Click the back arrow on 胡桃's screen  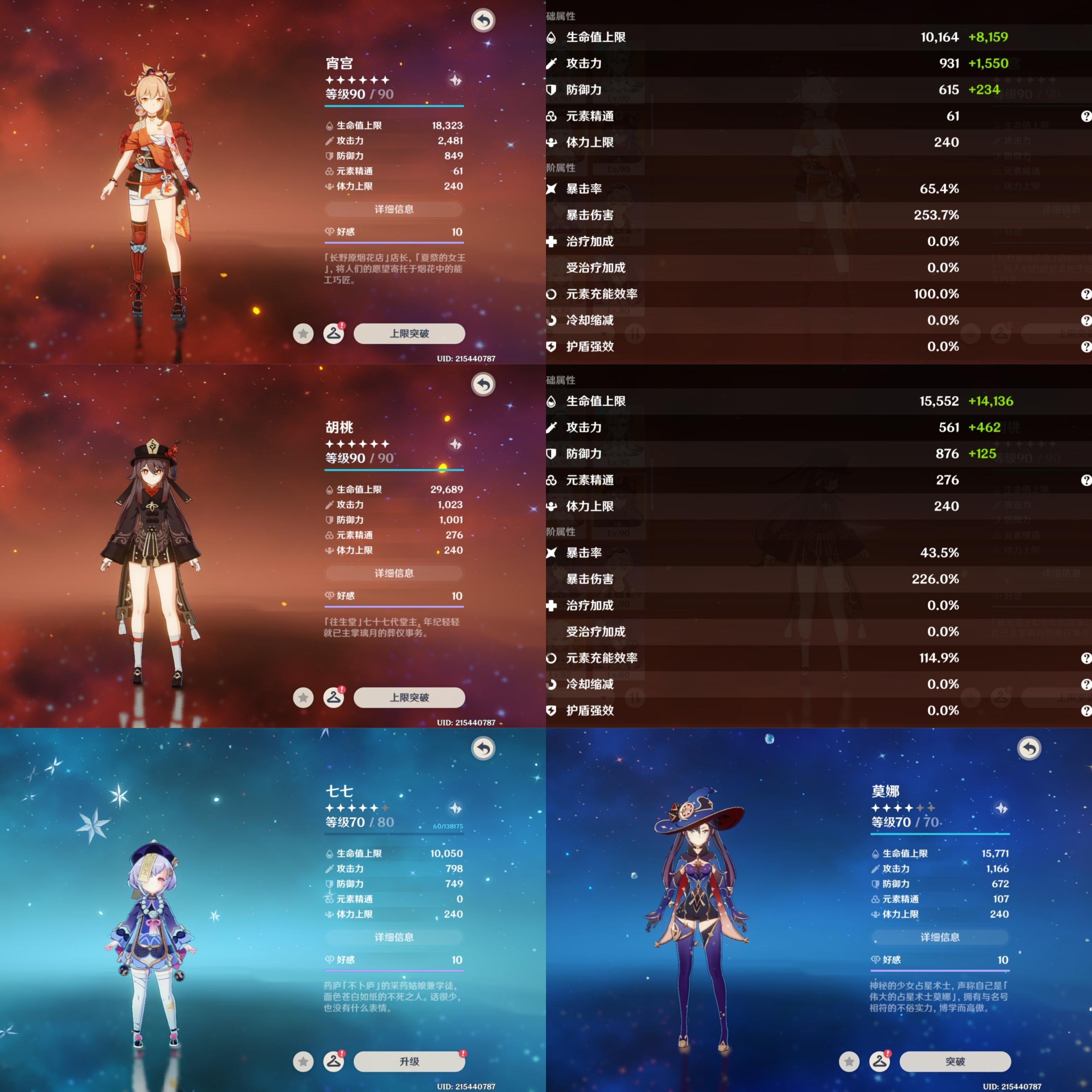coord(483,384)
